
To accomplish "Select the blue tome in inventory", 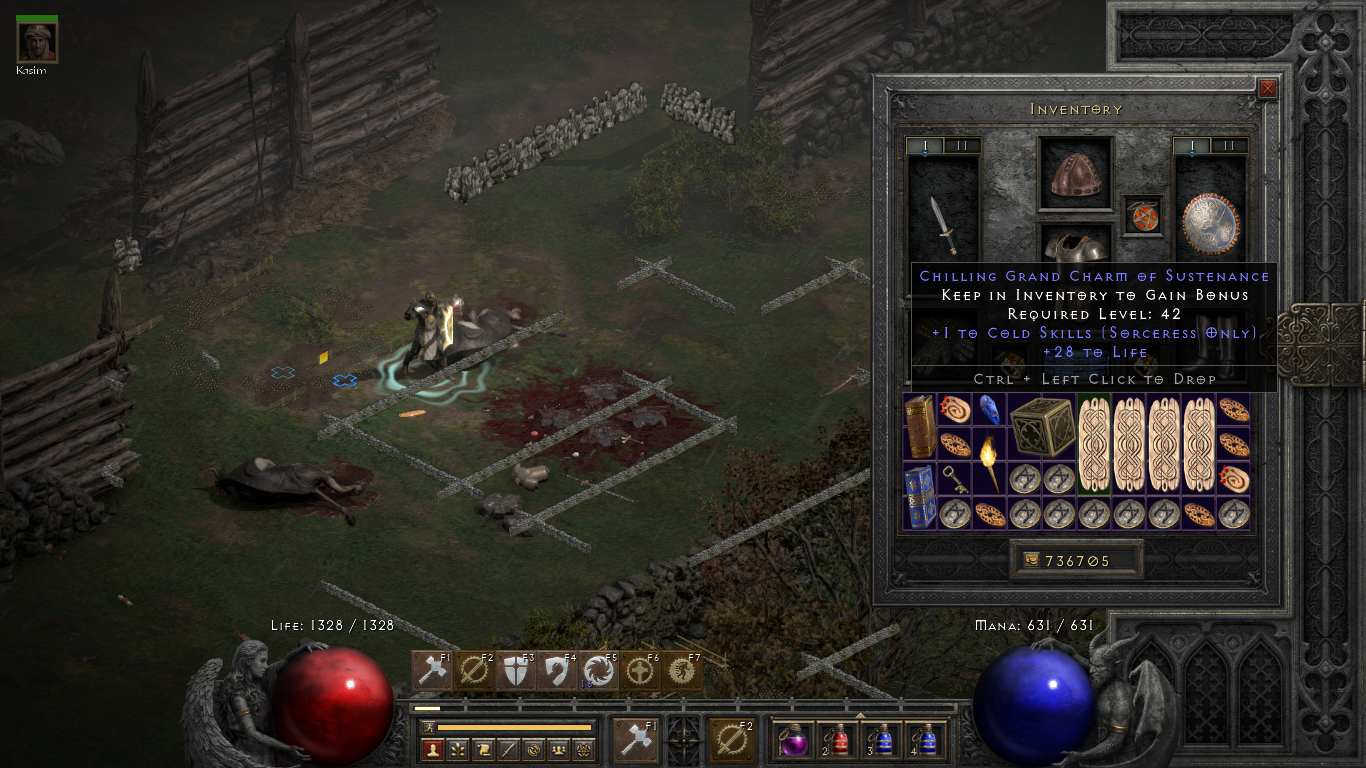I will click(920, 495).
